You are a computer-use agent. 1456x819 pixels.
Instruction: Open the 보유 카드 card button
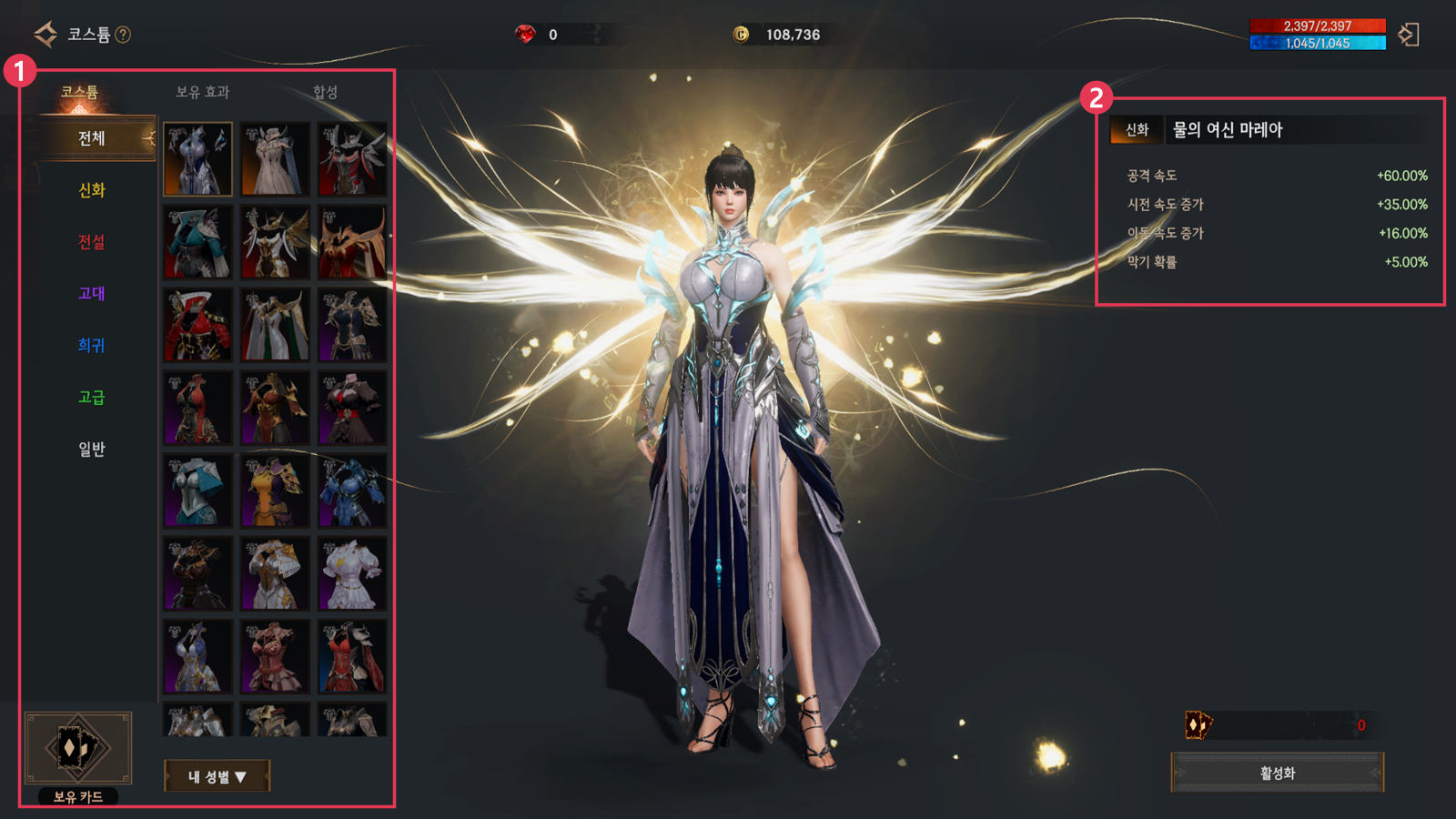78,749
